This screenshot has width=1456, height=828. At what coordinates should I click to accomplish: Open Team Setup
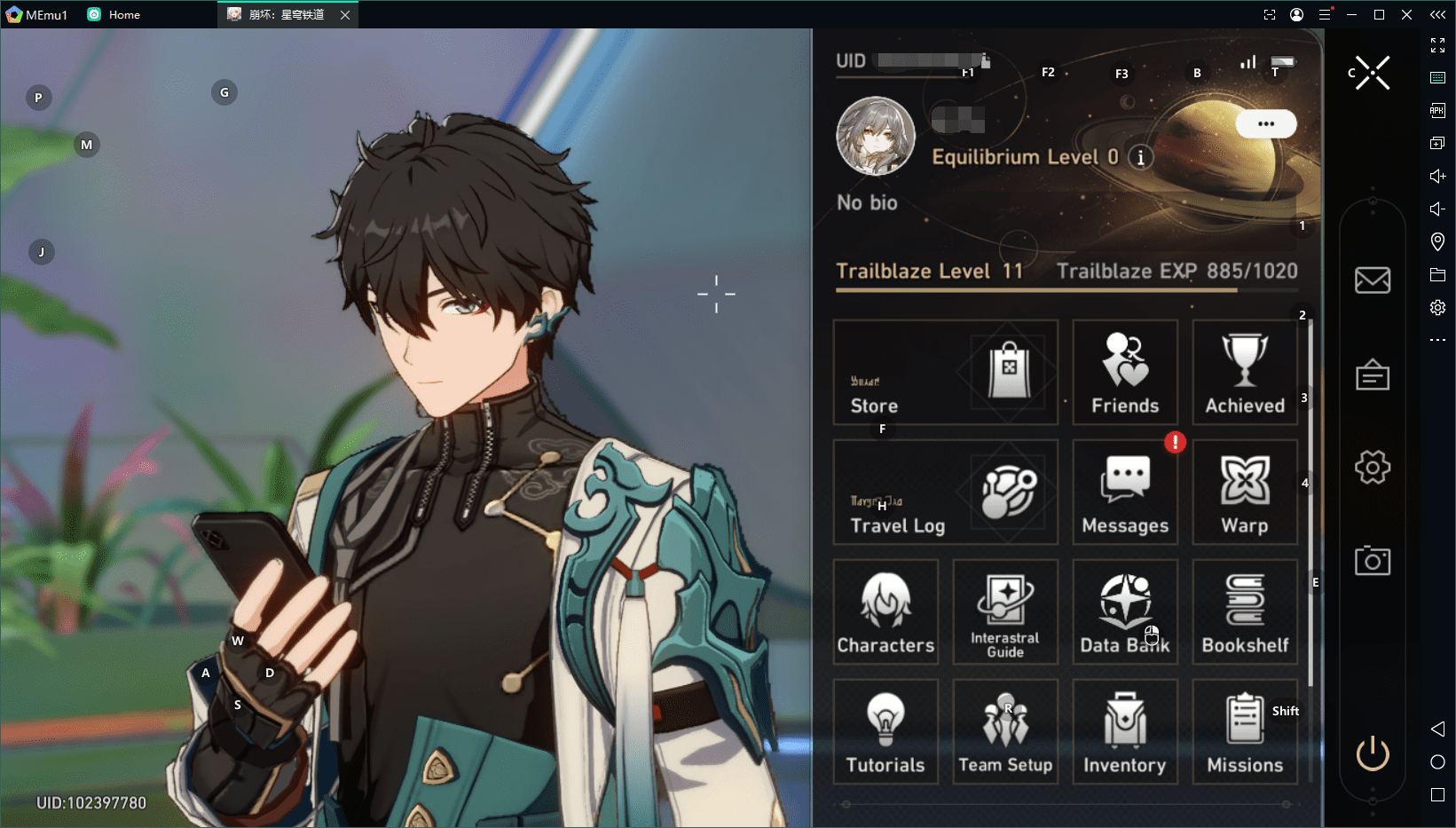click(x=1005, y=731)
